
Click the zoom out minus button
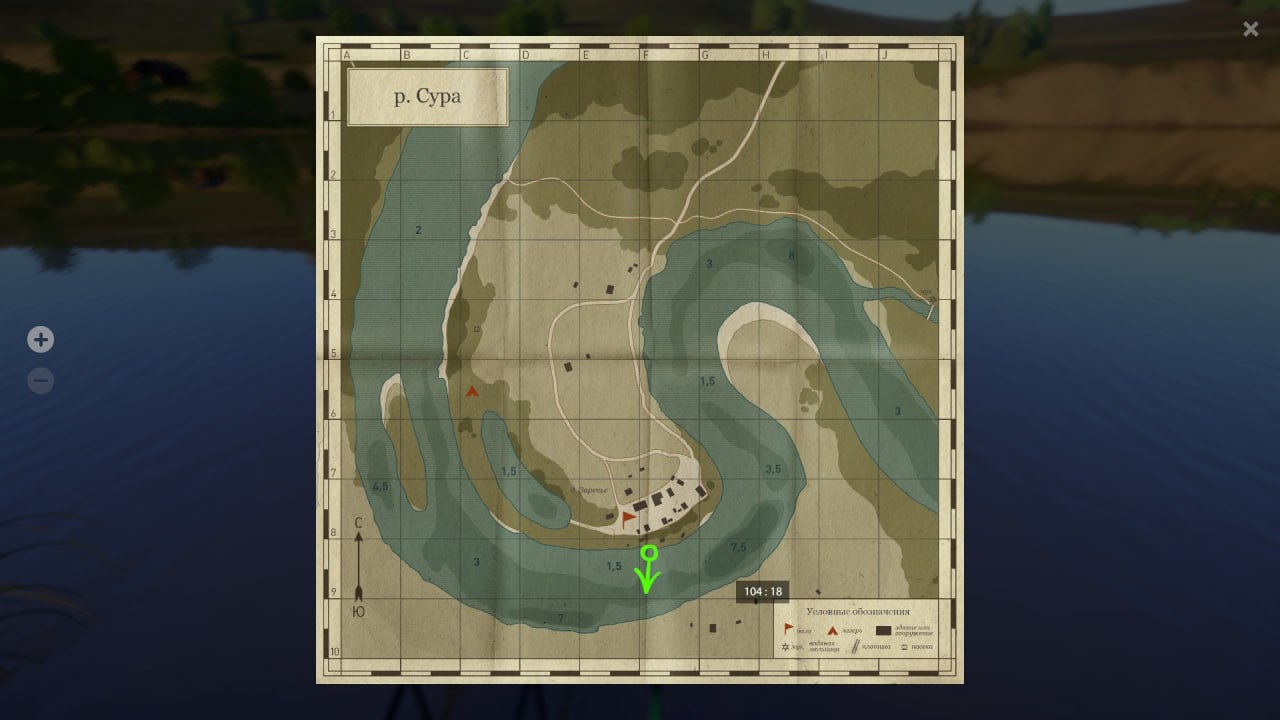point(40,380)
